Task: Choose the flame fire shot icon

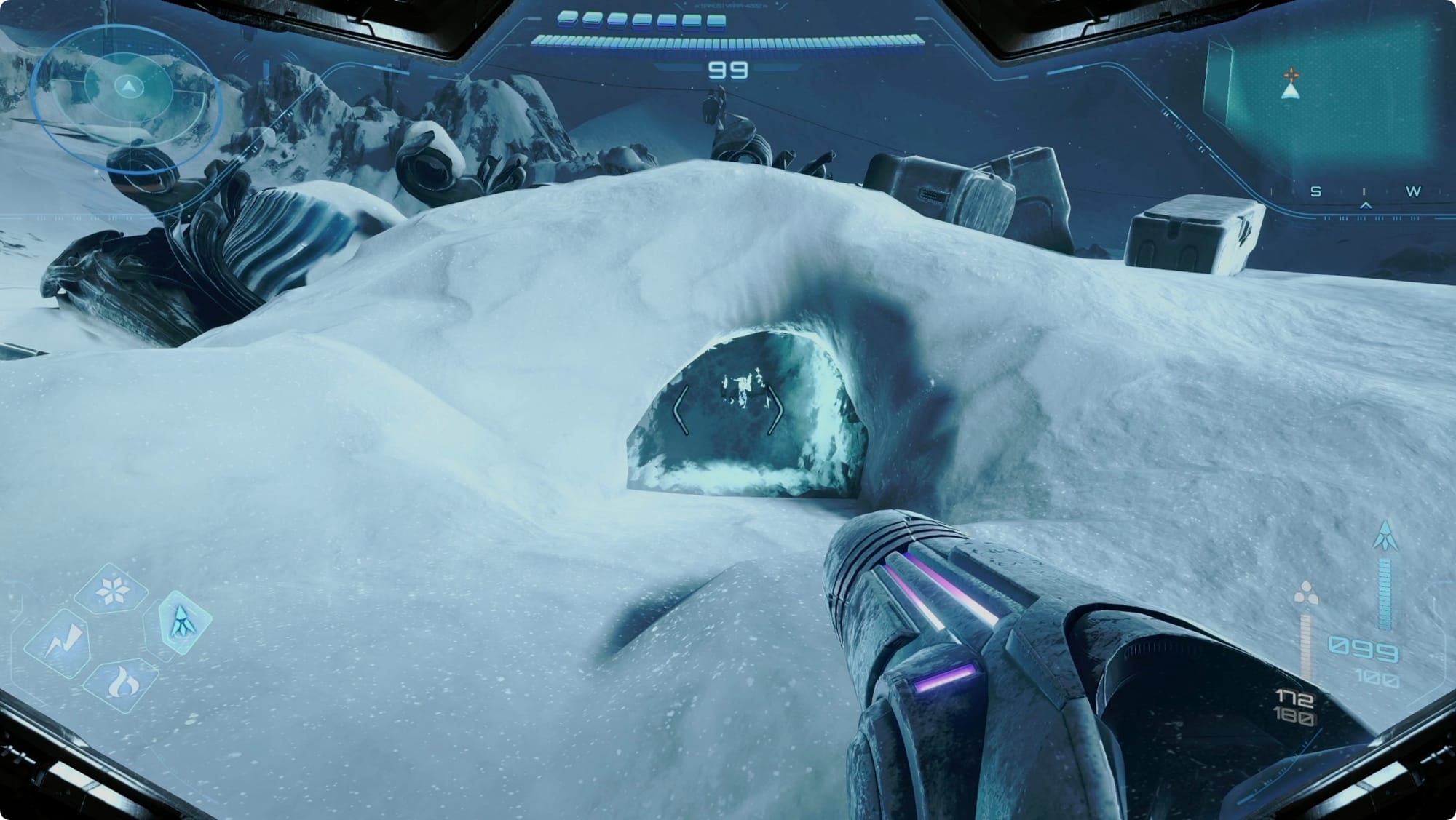Action: [x=122, y=683]
